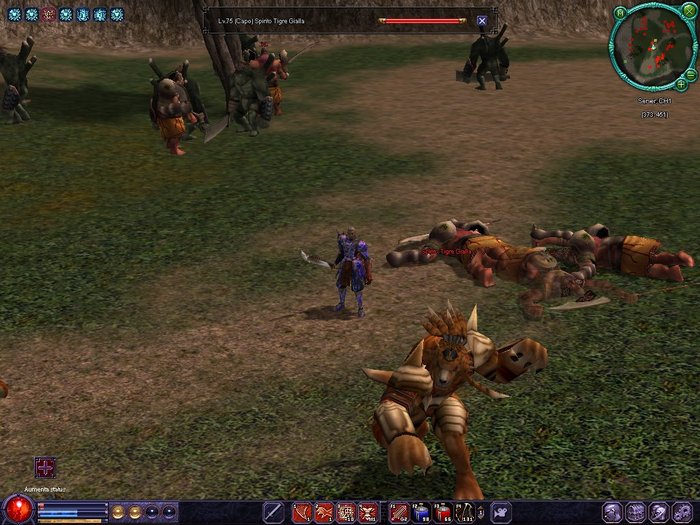Close the Spirito Tigre Gialla target bar

481,20
